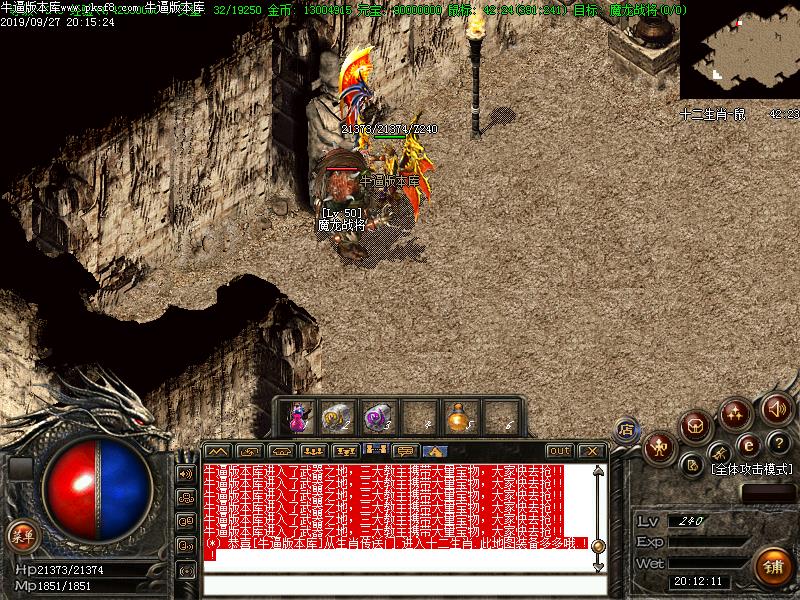Open the question mark help button
This screenshot has width=800, height=600.
[x=777, y=444]
